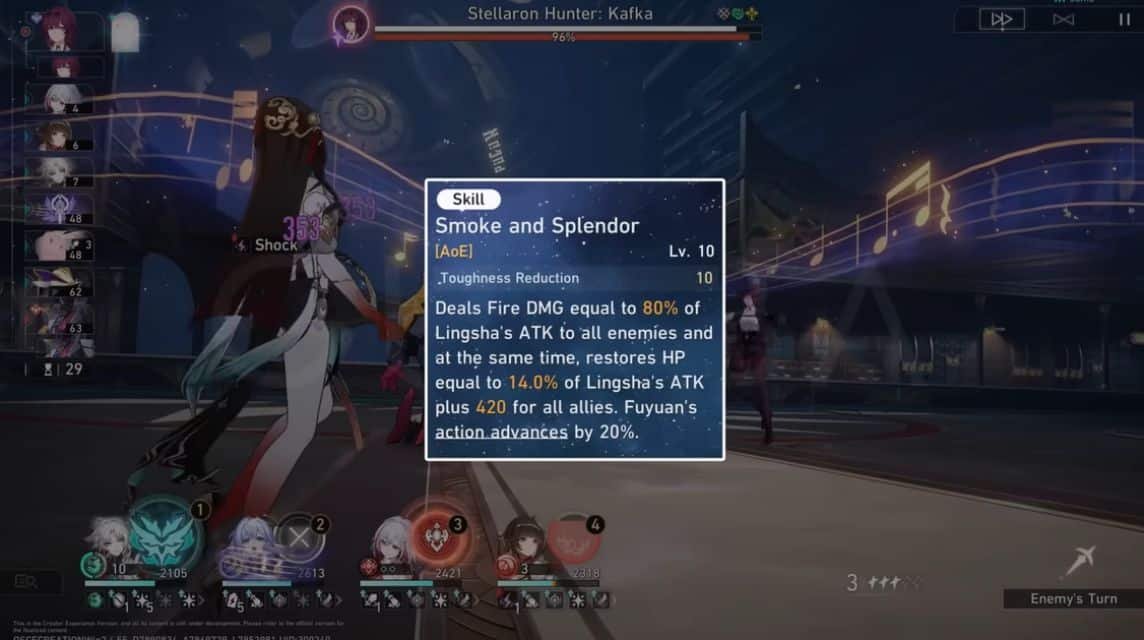Click the turn-order entry with action value 6
Screen dimensions: 1144x640
coord(64,136)
